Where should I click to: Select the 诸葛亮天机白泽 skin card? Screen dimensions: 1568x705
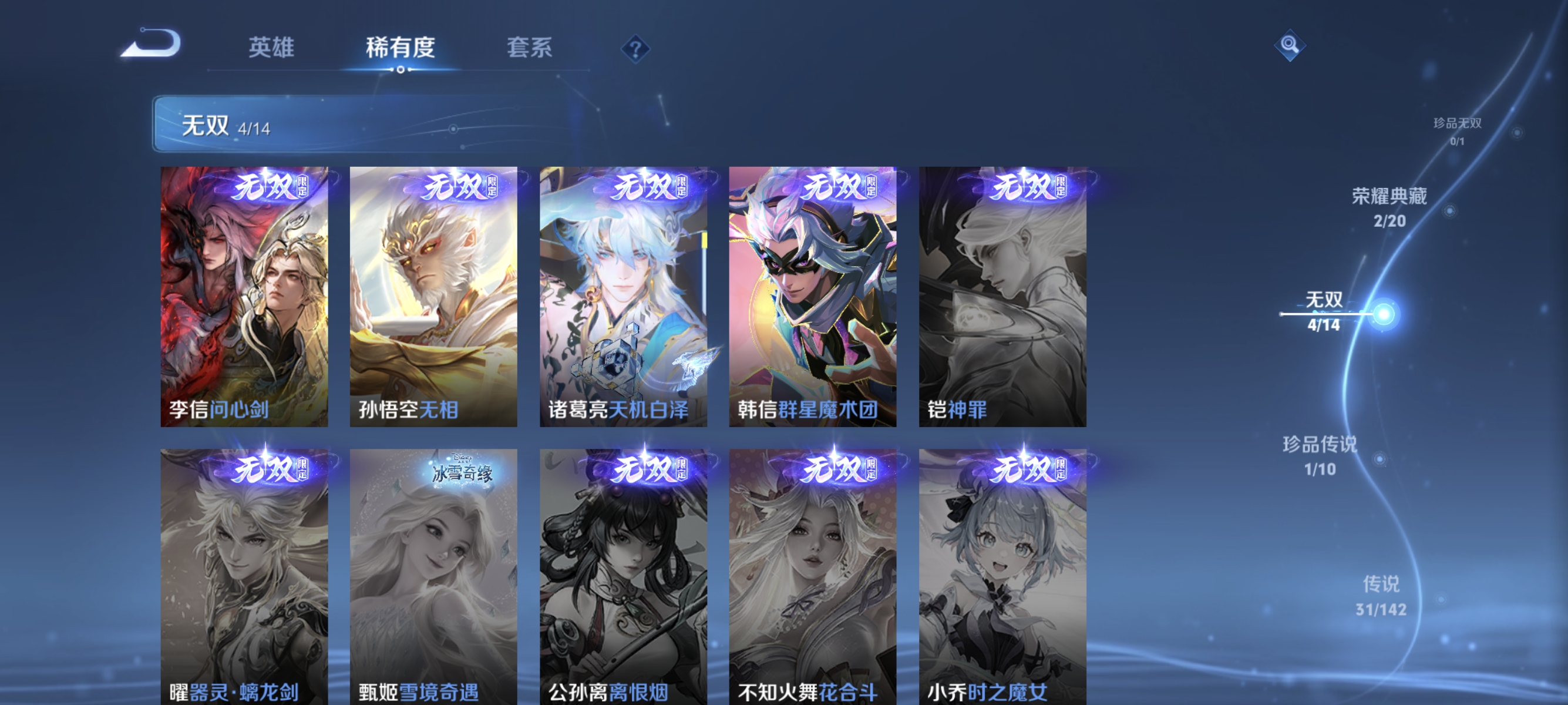coord(623,298)
